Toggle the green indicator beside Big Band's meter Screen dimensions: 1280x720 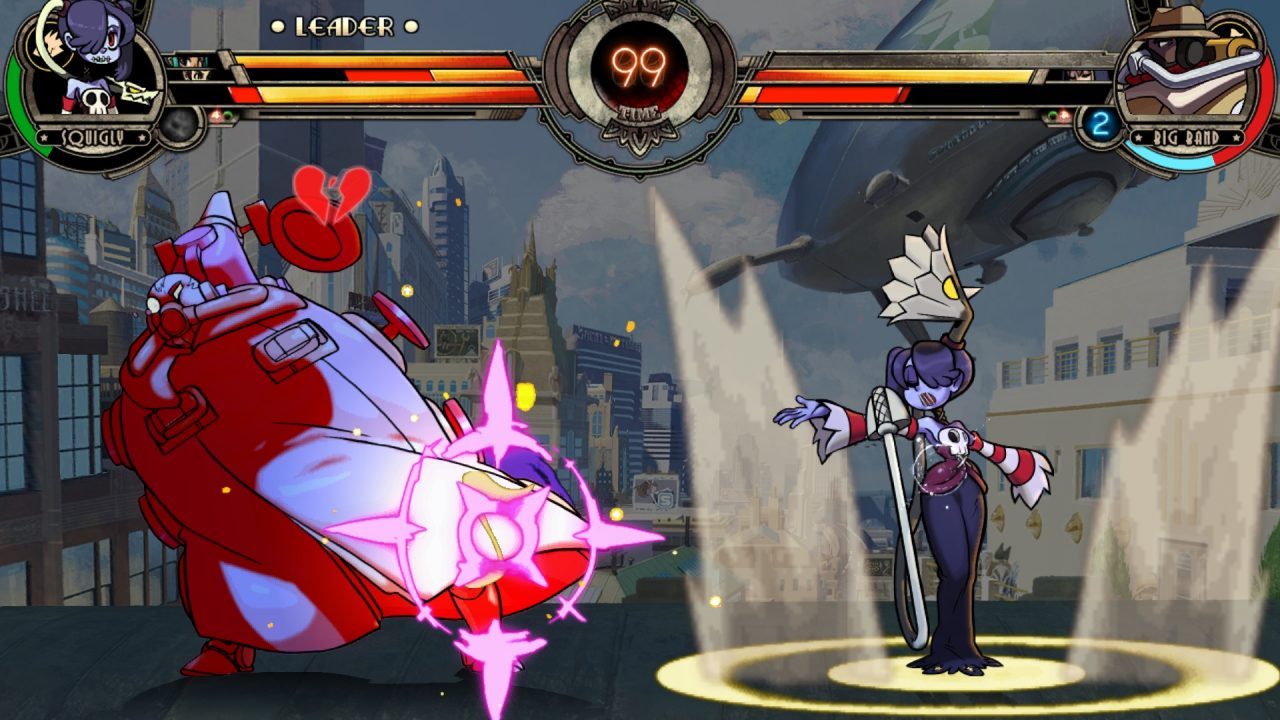pos(1051,113)
